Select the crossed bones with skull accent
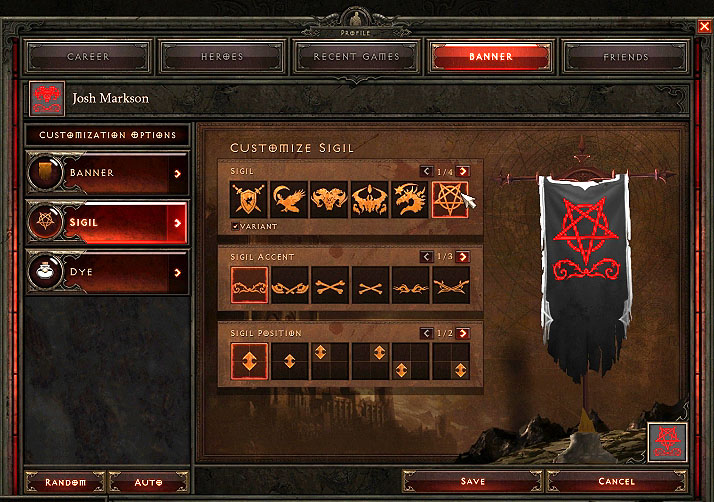 tap(330, 286)
